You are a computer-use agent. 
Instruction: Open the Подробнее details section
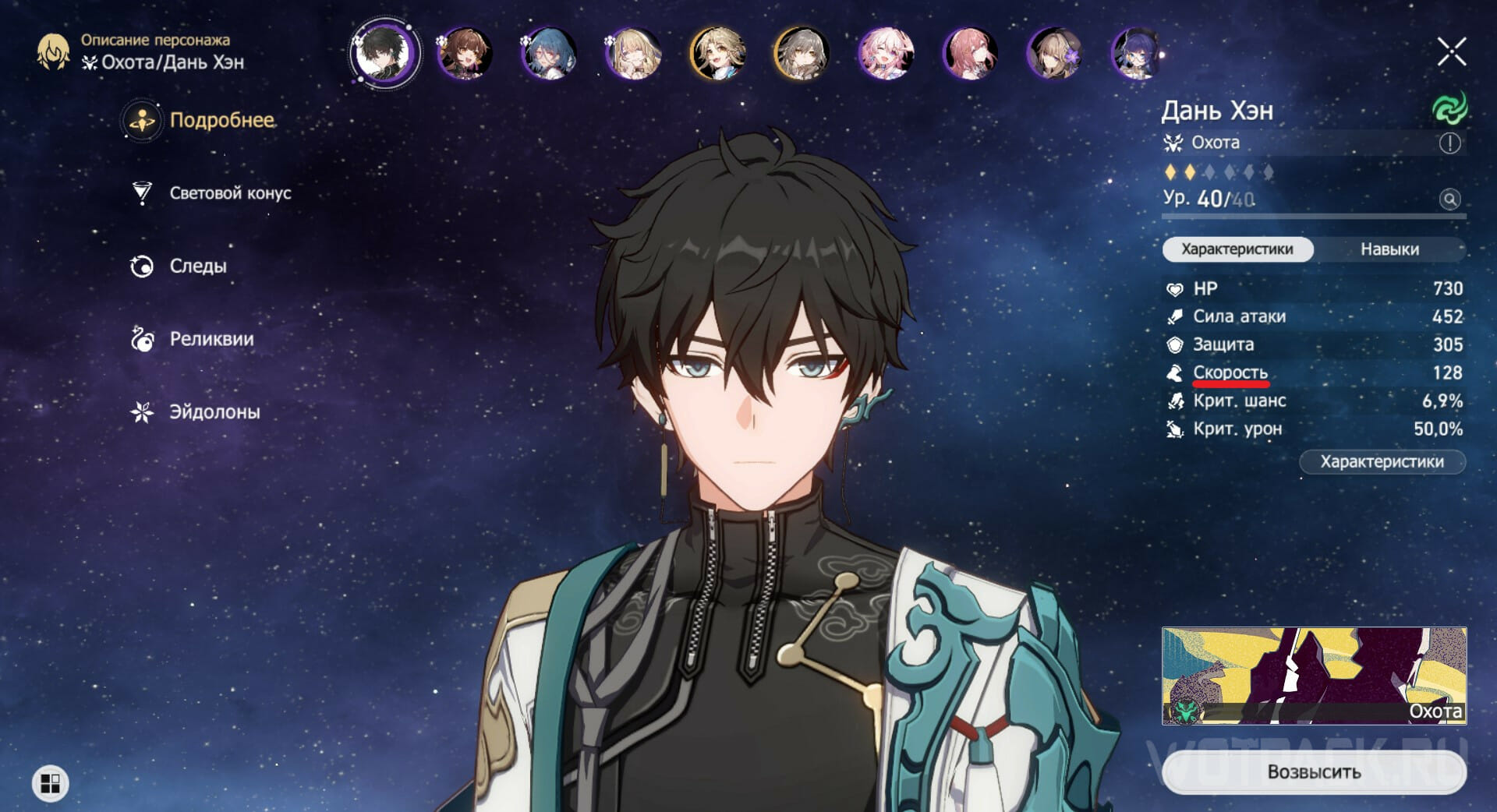pyautogui.click(x=221, y=120)
